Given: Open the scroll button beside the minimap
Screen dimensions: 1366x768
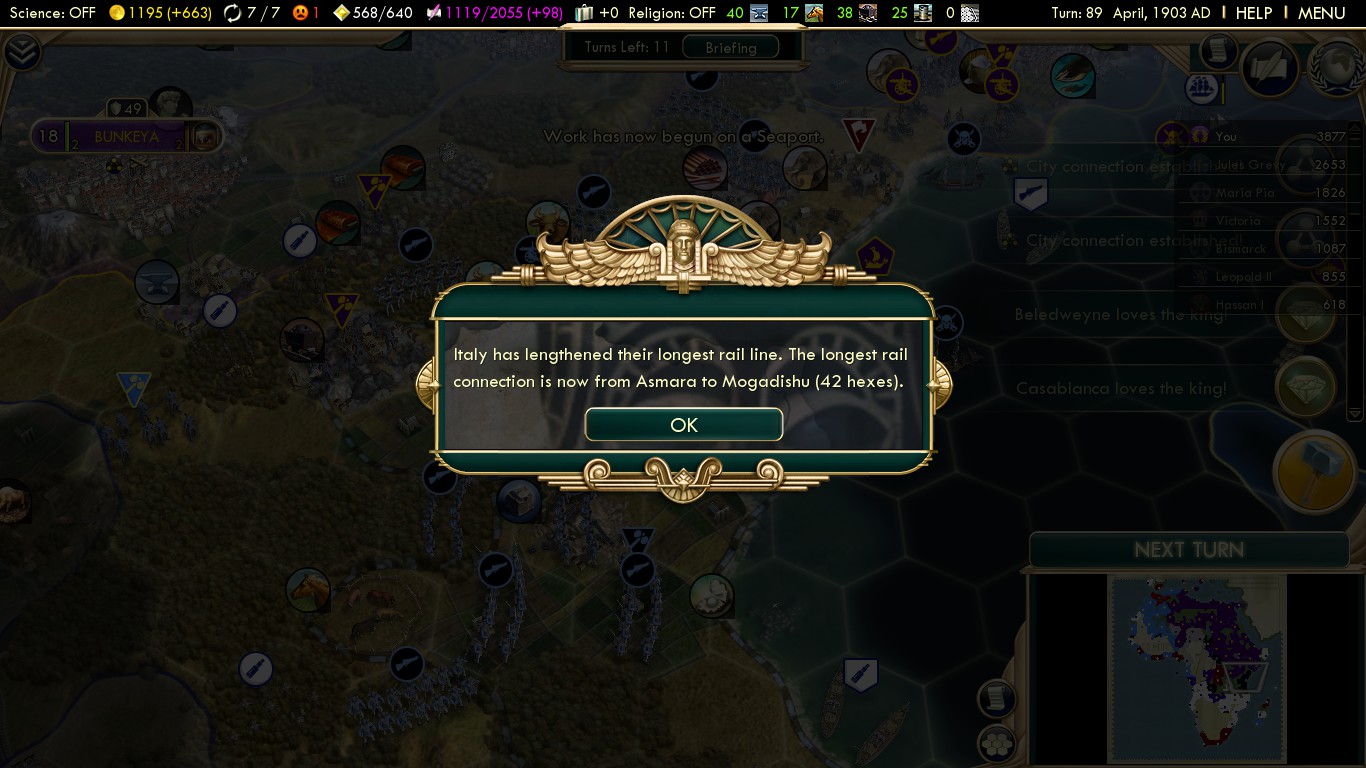Looking at the screenshot, I should pos(996,698).
